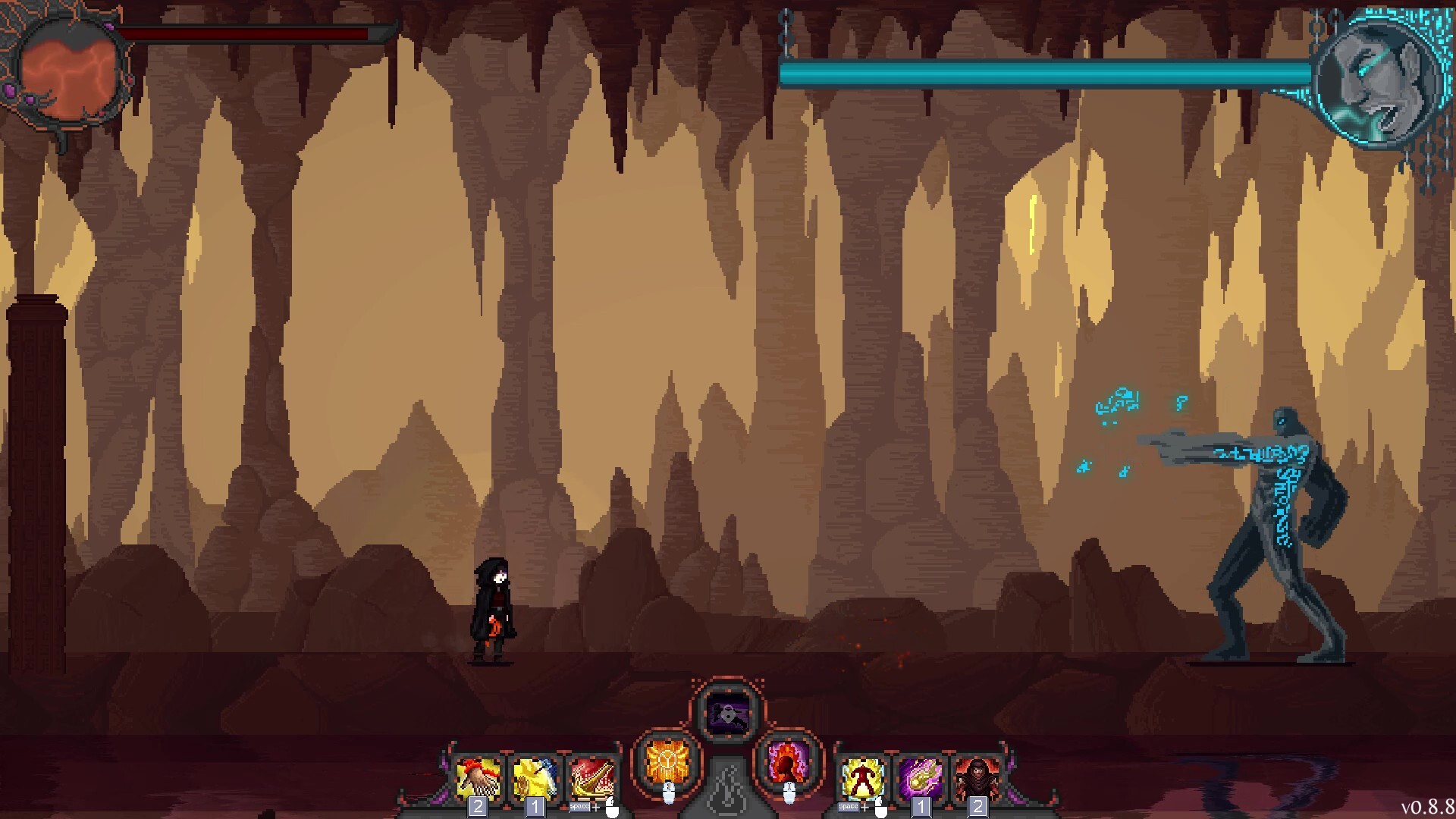Click the player's red health bar

pos(243,34)
